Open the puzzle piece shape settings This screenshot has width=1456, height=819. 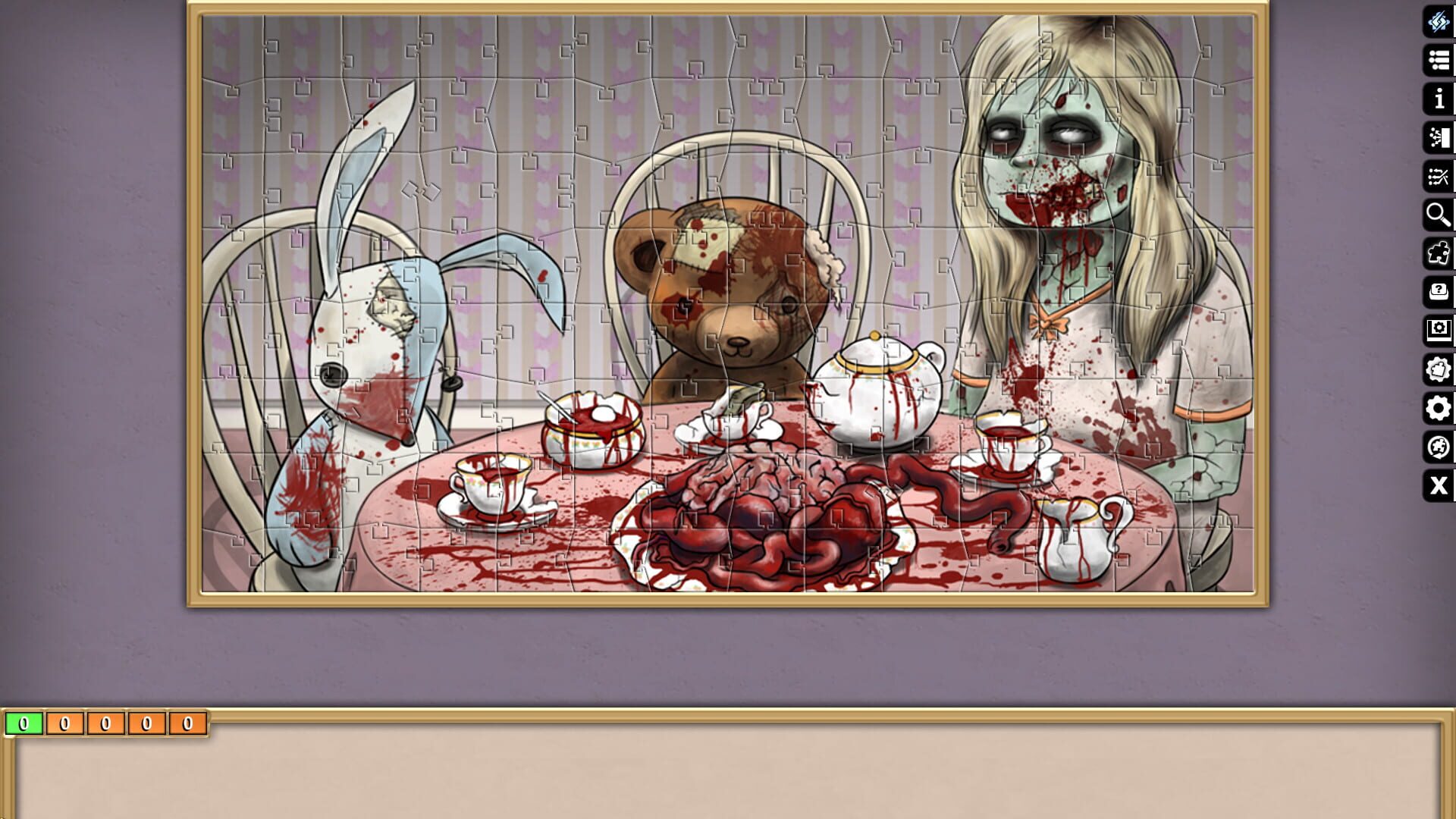1439,368
